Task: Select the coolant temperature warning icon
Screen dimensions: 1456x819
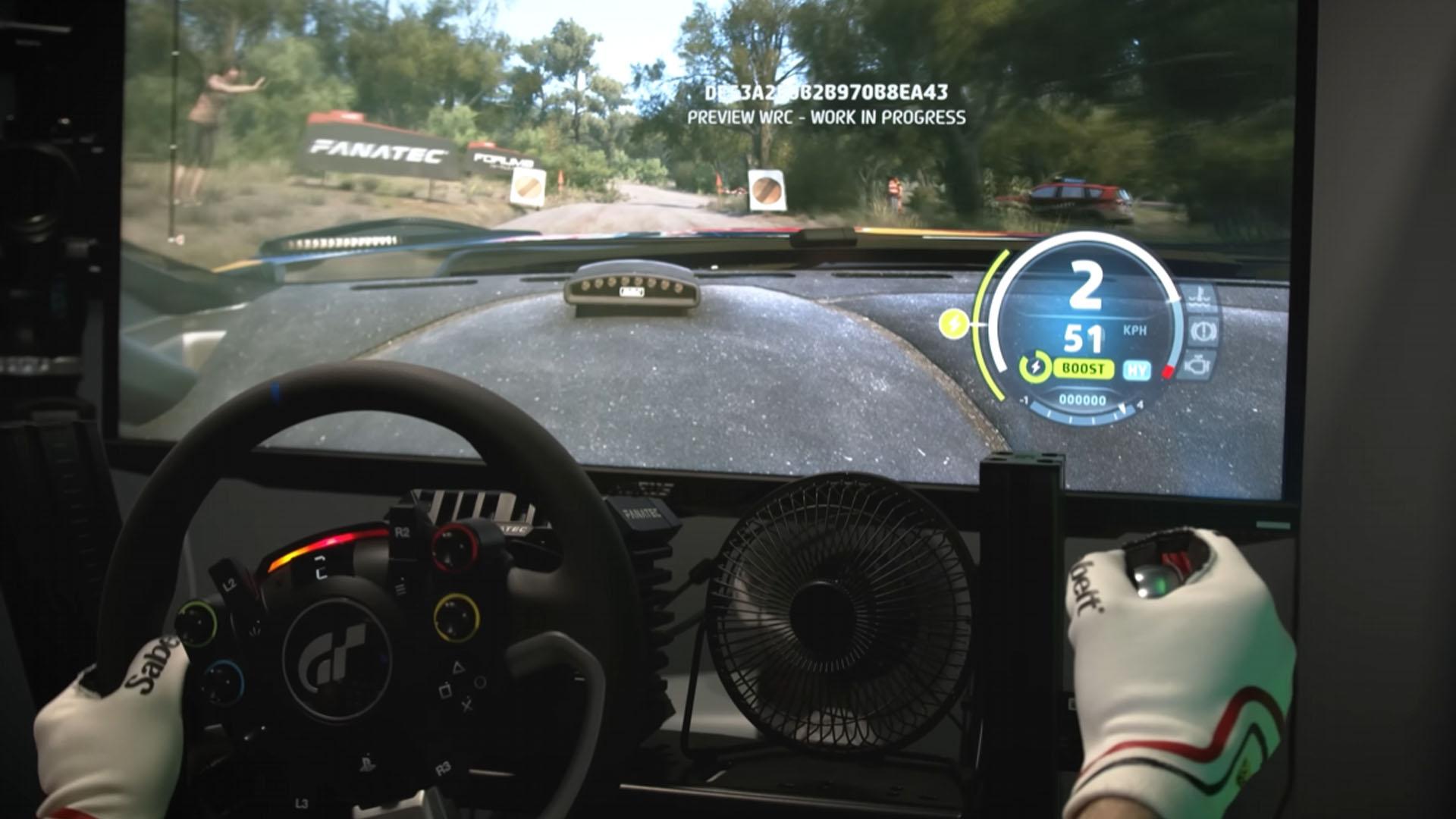Action: coord(1198,298)
